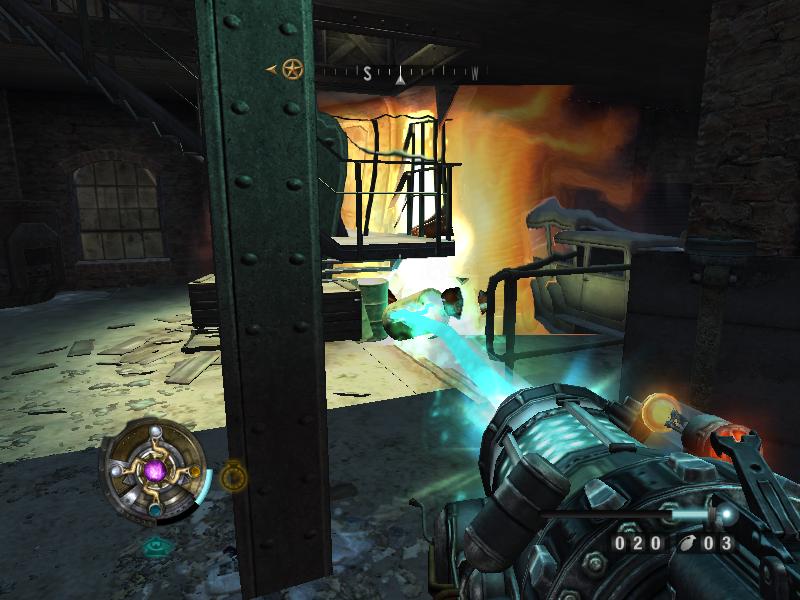Activate the teal Veil eye icon
This screenshot has width=800, height=600.
[154, 546]
